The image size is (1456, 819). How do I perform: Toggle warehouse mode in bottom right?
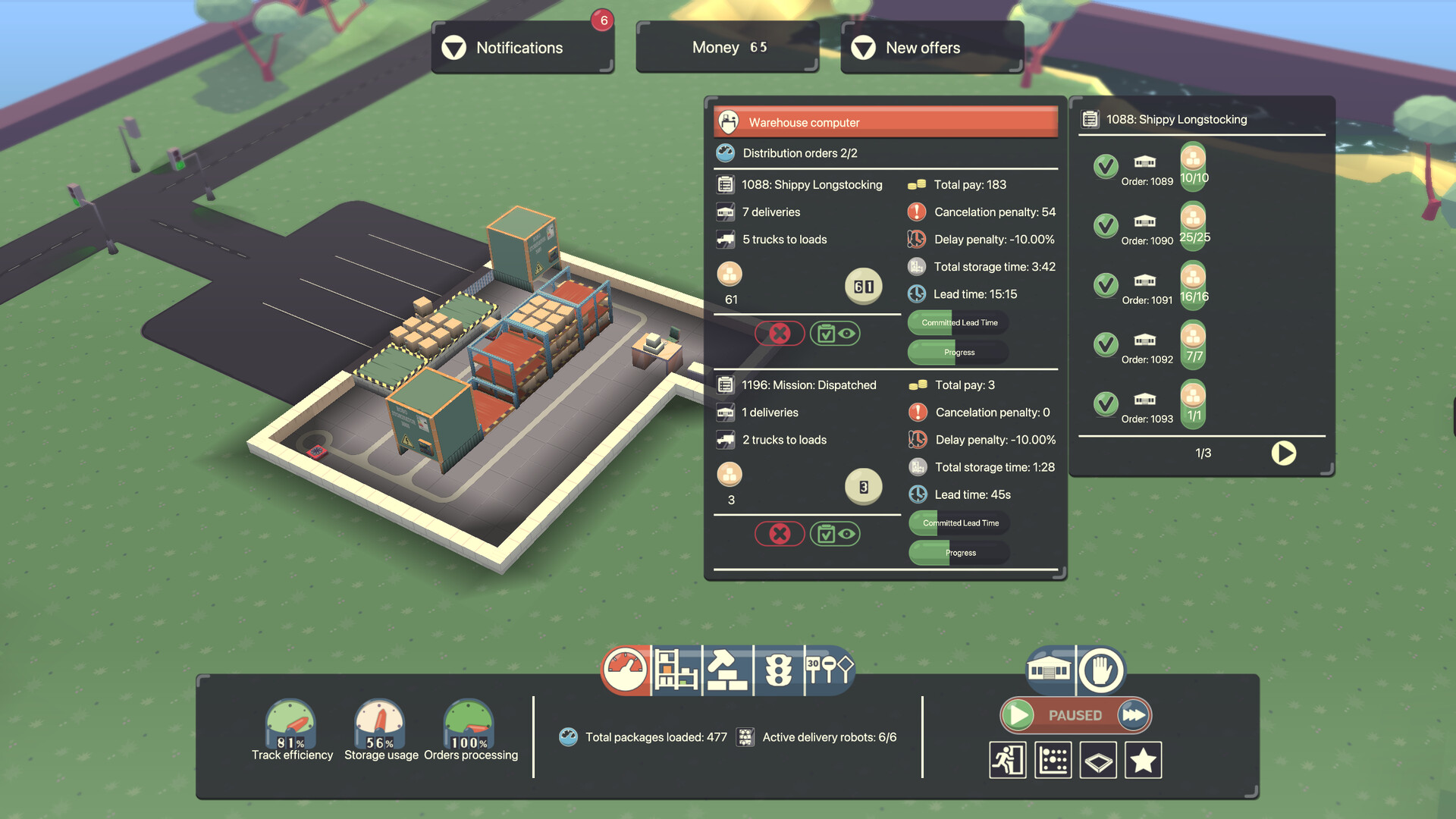pos(1050,671)
